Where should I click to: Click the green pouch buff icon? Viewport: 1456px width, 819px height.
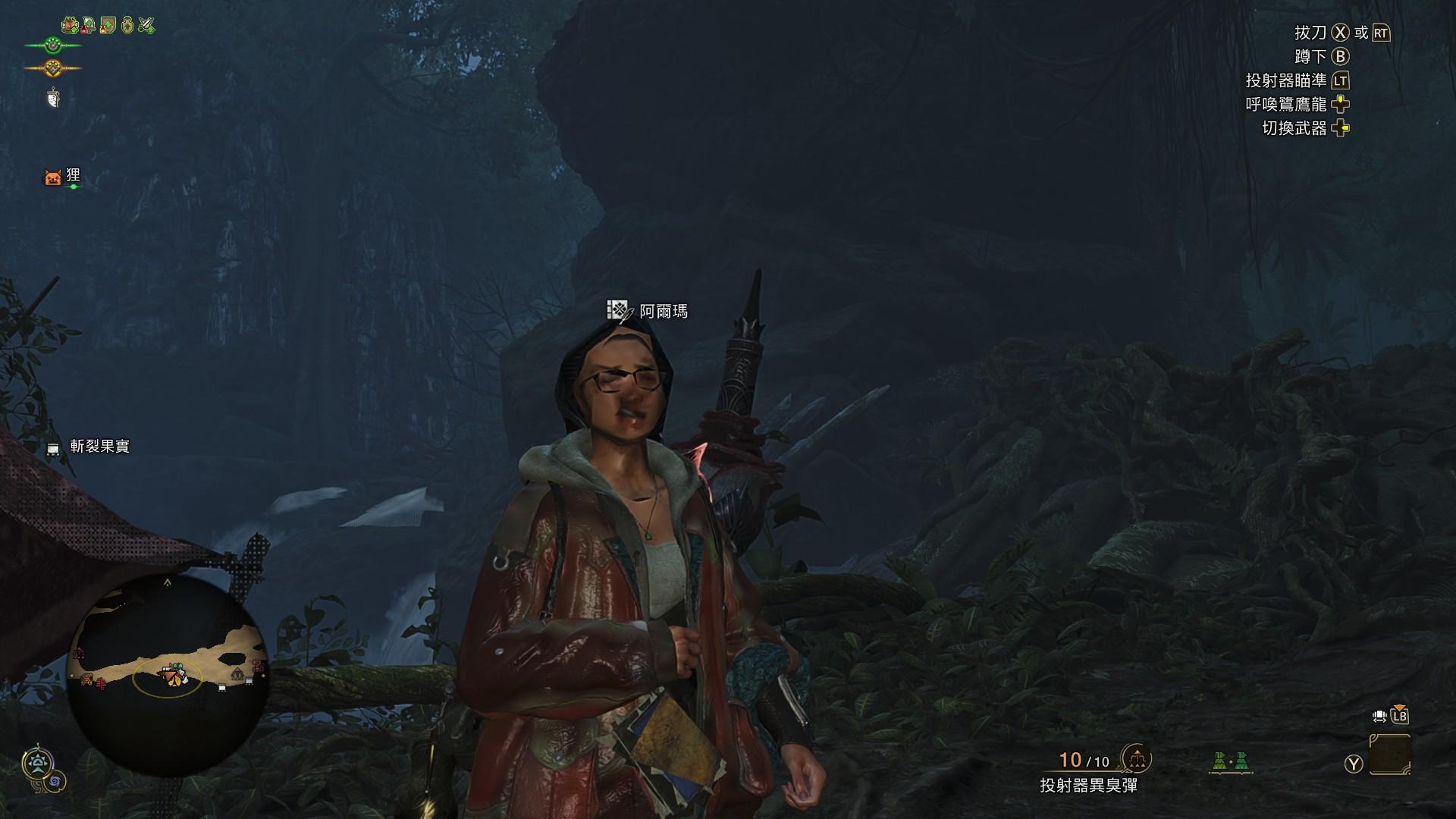127,26
